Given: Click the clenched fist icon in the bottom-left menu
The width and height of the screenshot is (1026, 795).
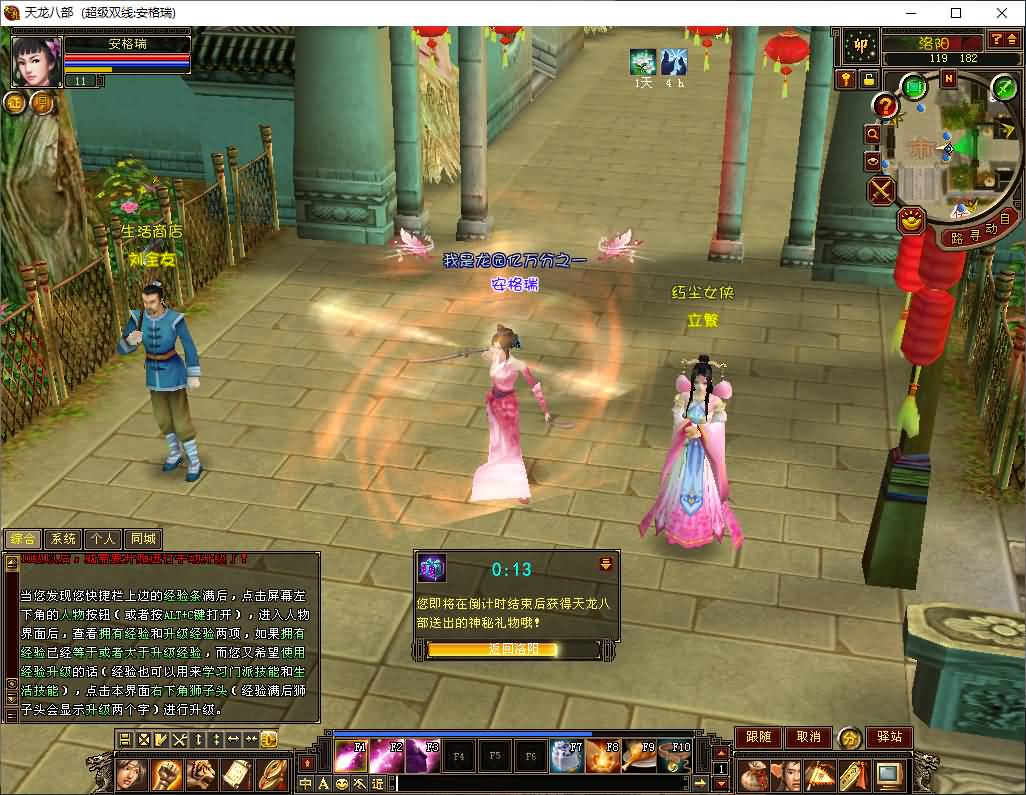Looking at the screenshot, I should (166, 773).
